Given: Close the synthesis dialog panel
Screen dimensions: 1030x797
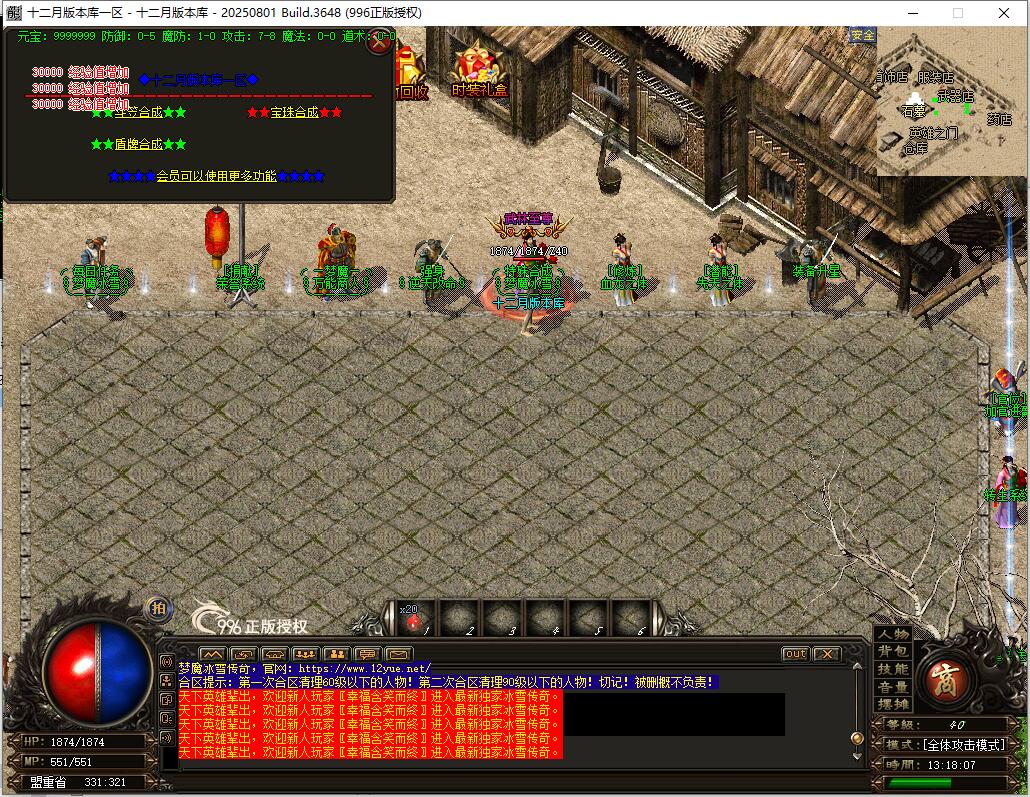Looking at the screenshot, I should coord(380,42).
